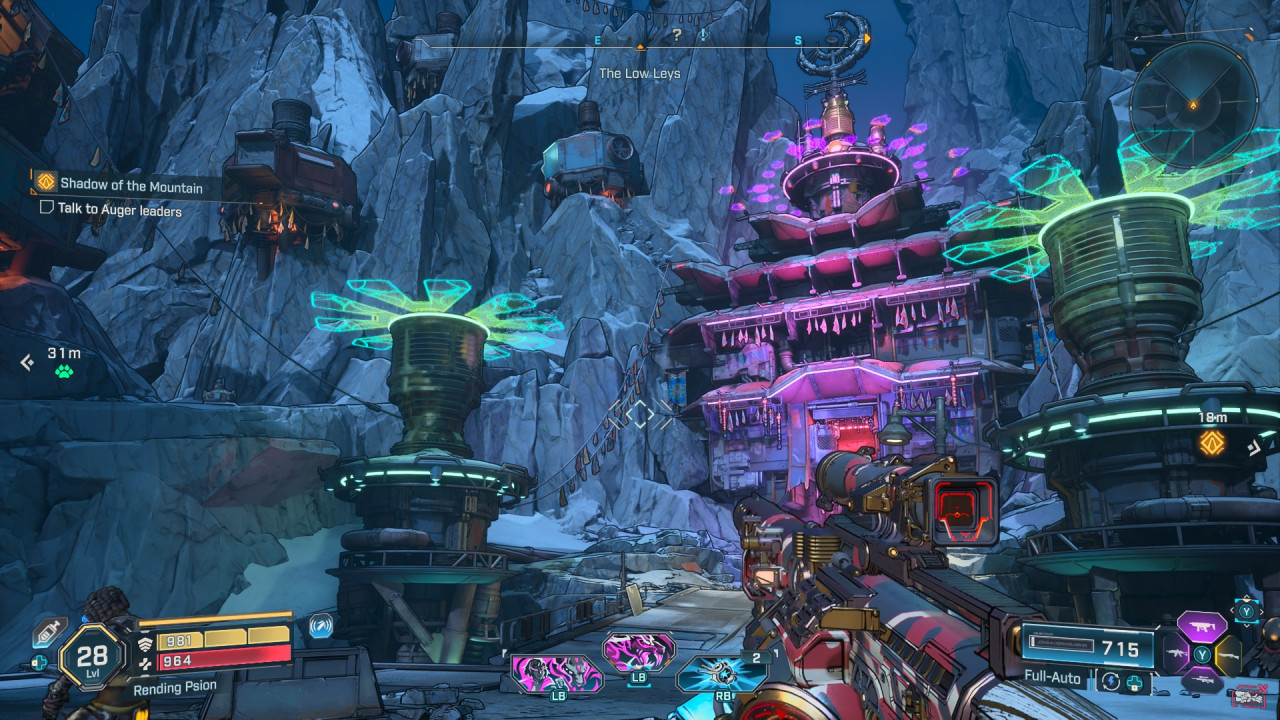Select the yellow shotgun weapon slot
This screenshot has height=720, width=1280.
1228,655
